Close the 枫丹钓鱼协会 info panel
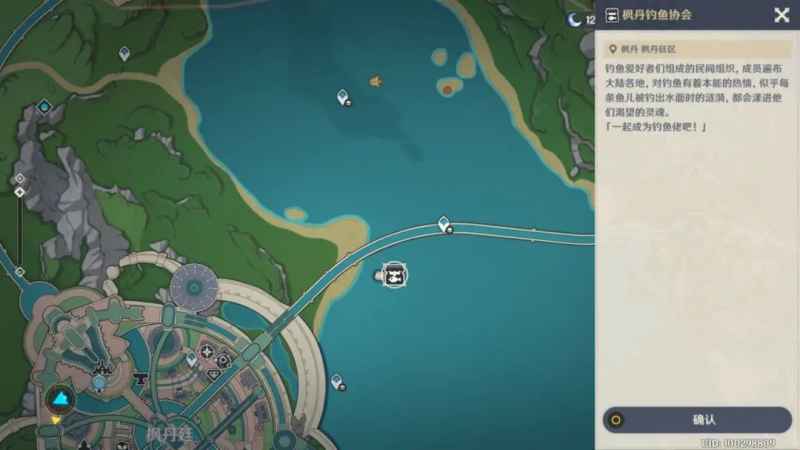 (781, 15)
